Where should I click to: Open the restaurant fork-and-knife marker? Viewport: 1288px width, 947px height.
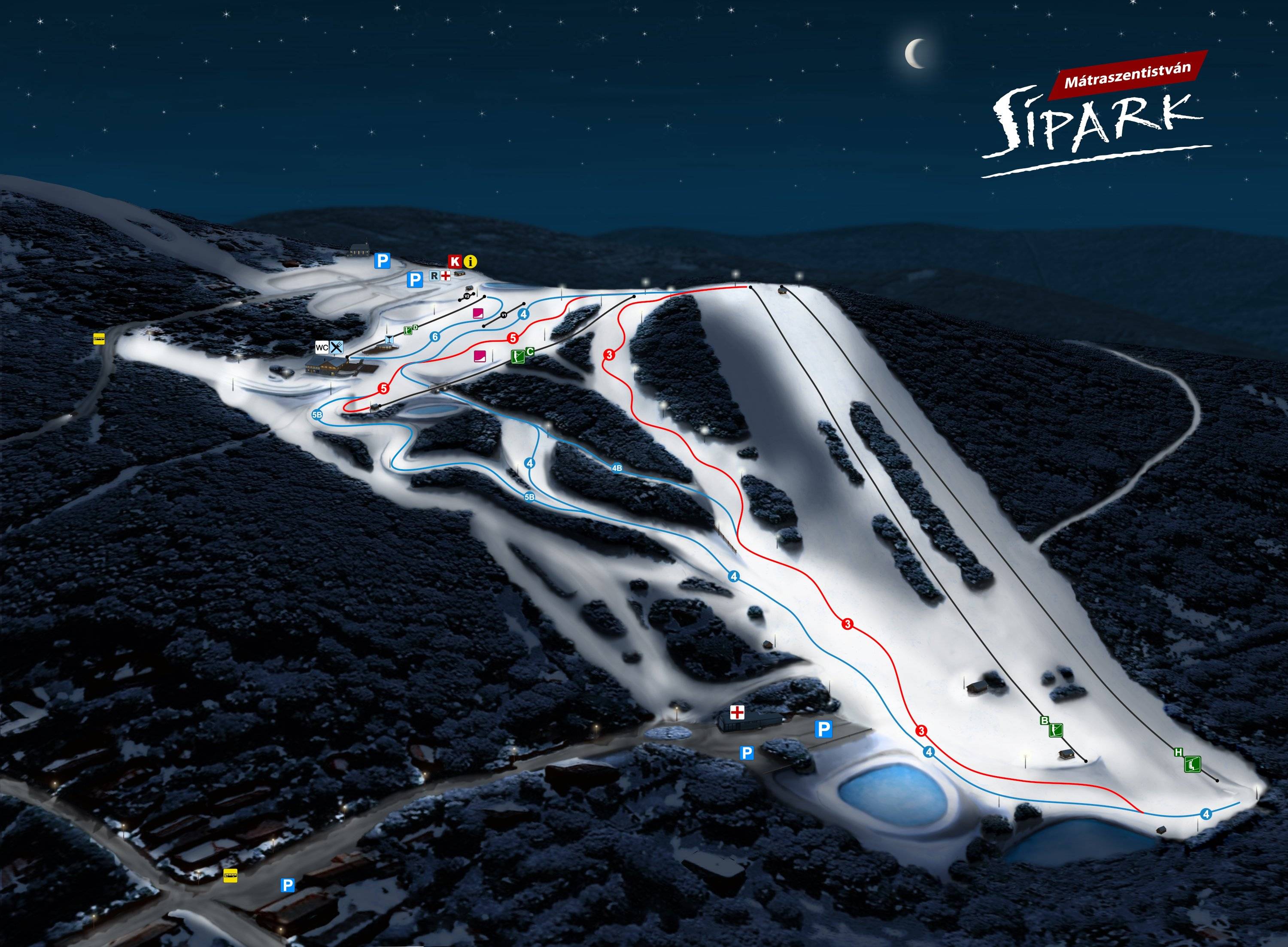[337, 347]
